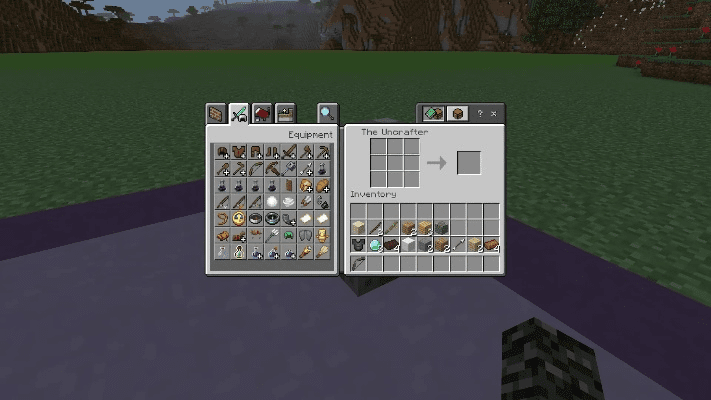Switch to the uncrafting mode tab
Screen dimensions: 711x400
(x=433, y=113)
